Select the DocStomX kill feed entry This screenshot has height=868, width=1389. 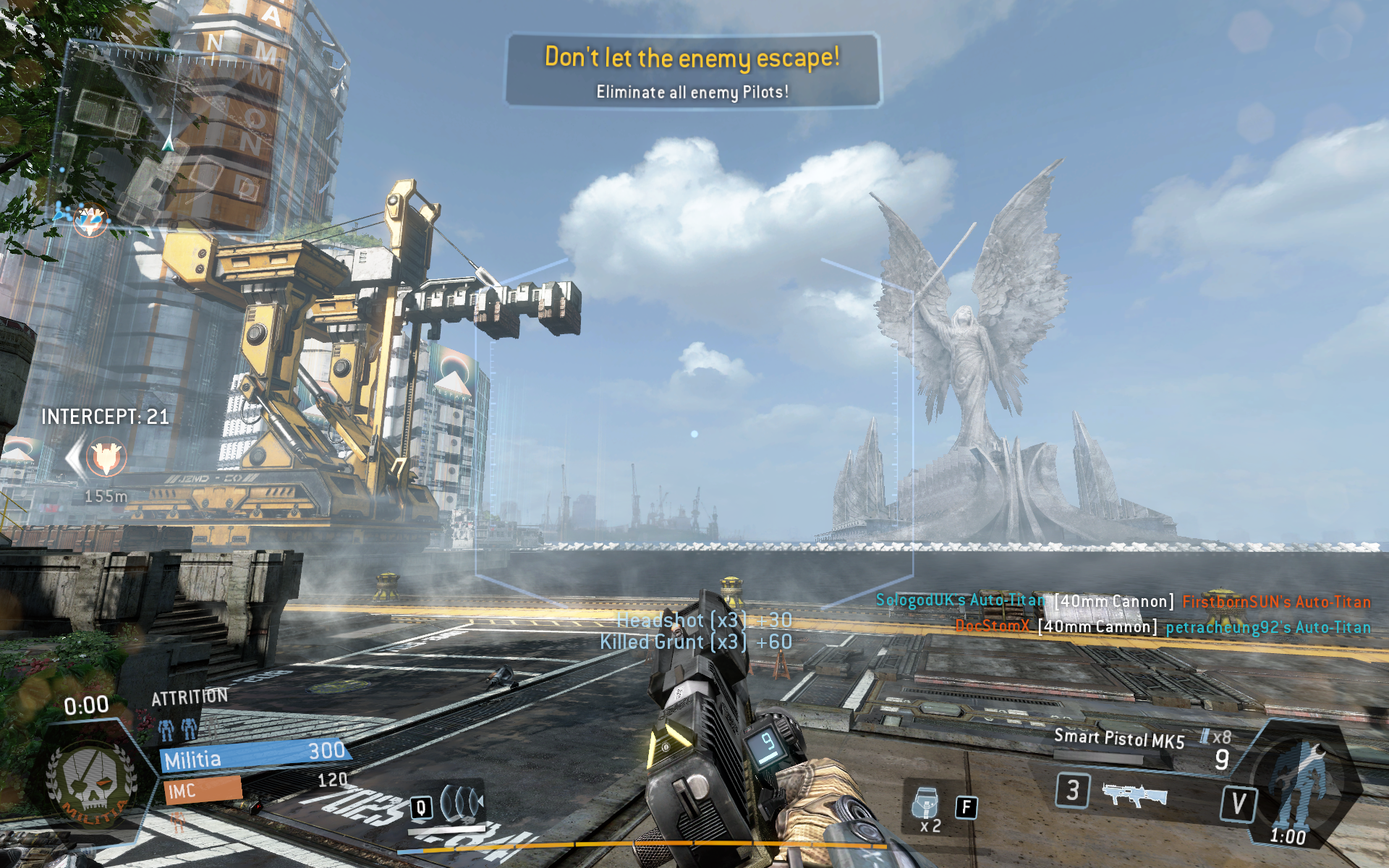point(992,626)
